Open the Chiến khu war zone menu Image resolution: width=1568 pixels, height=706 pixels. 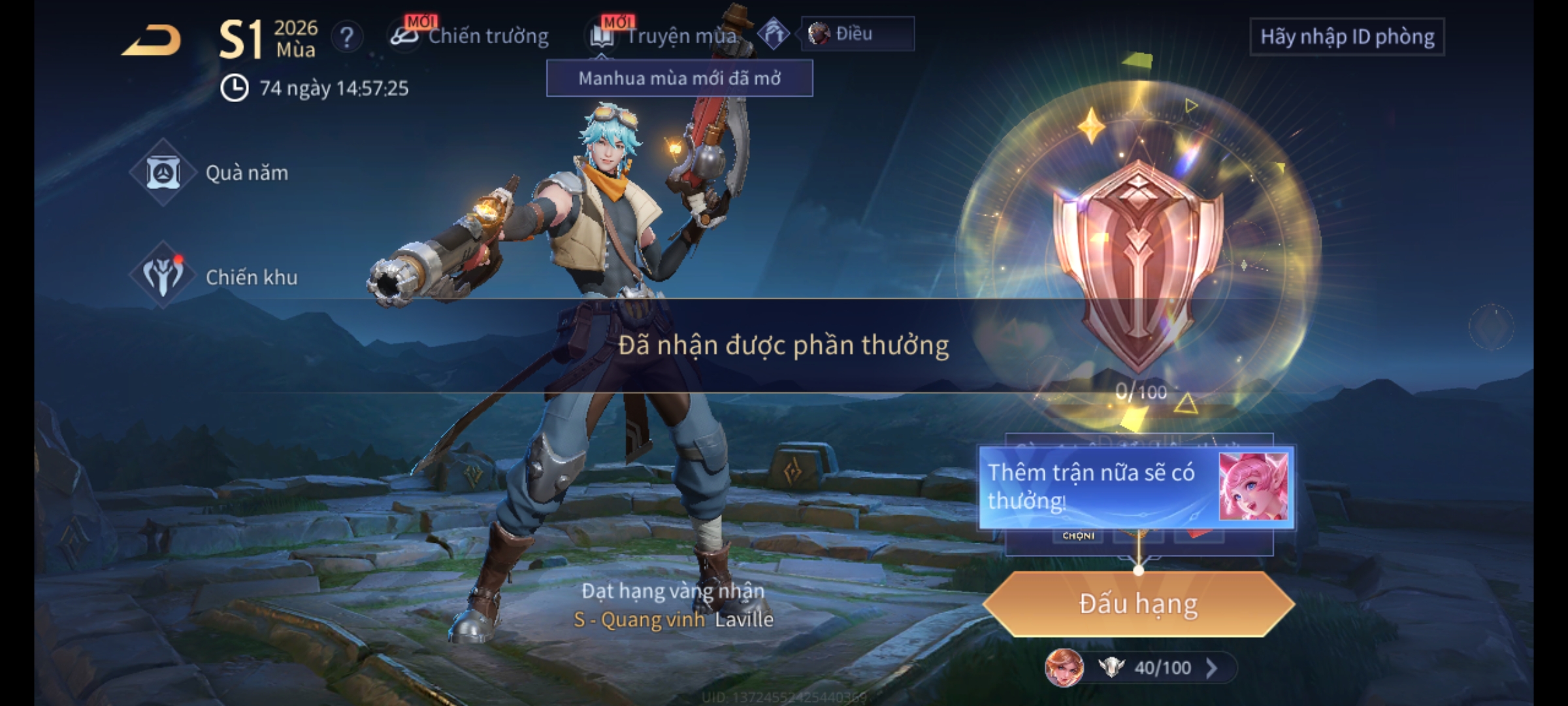pos(214,277)
